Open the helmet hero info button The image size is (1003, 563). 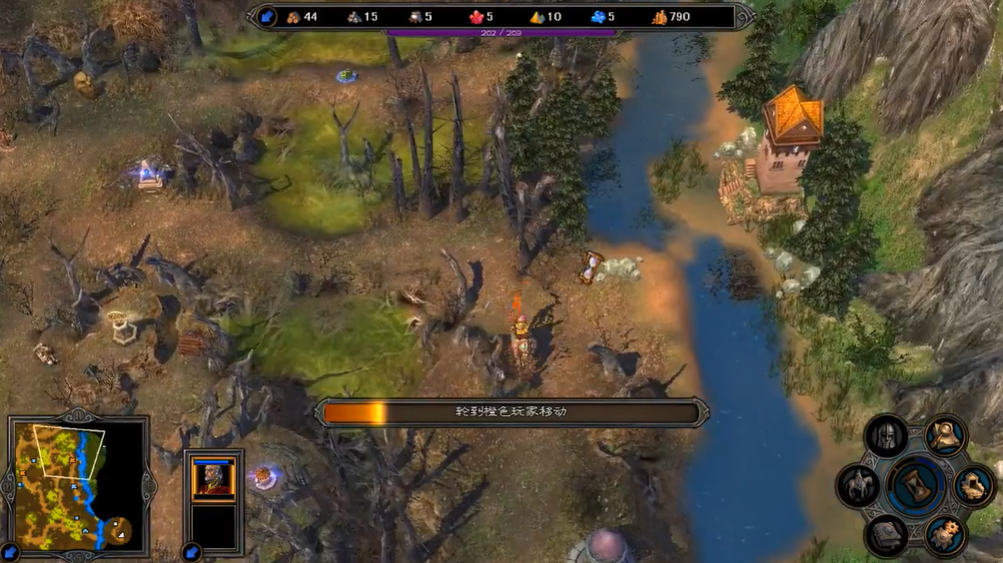pos(886,436)
